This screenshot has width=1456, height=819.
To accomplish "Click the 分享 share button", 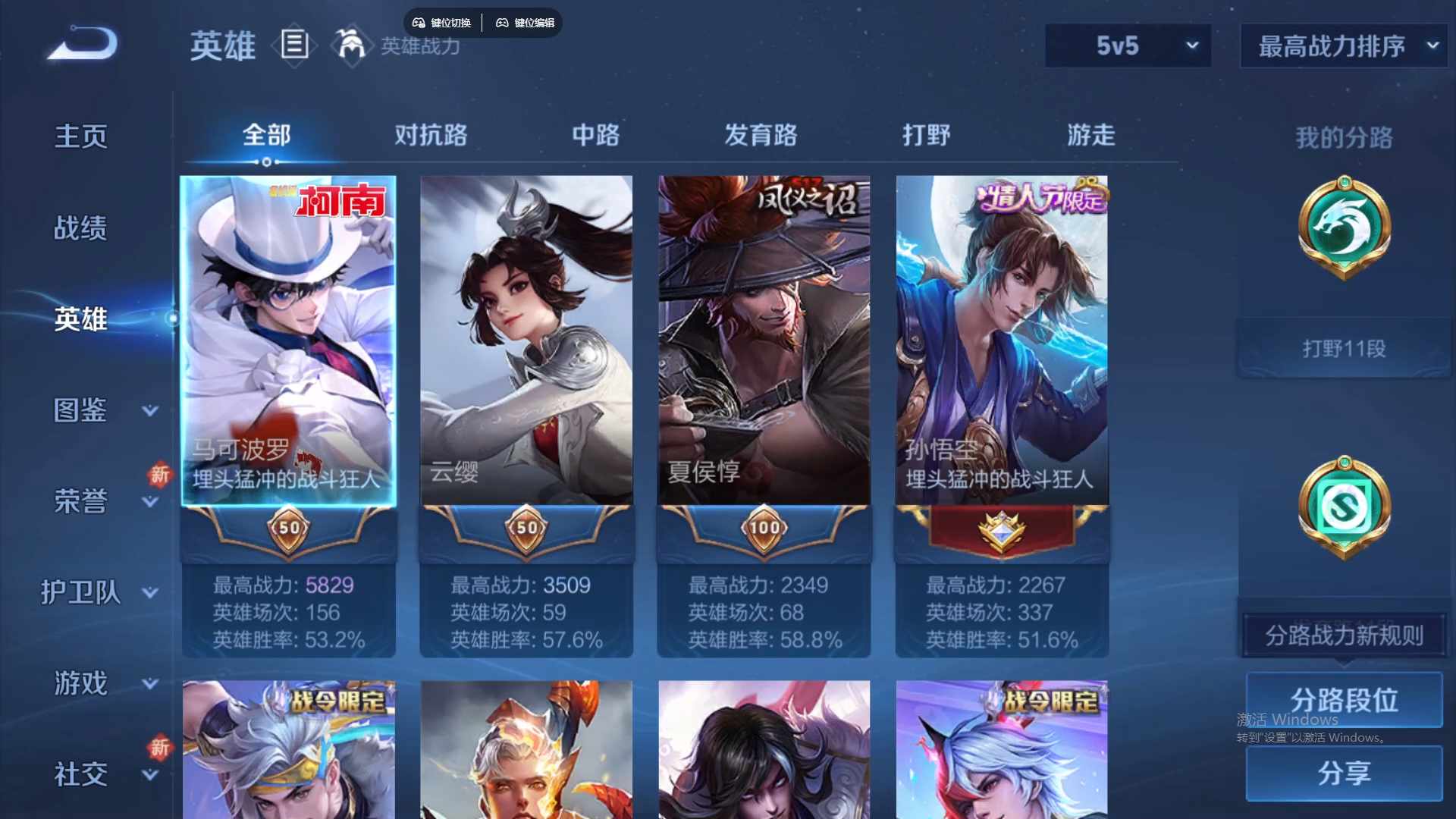I will [1342, 775].
